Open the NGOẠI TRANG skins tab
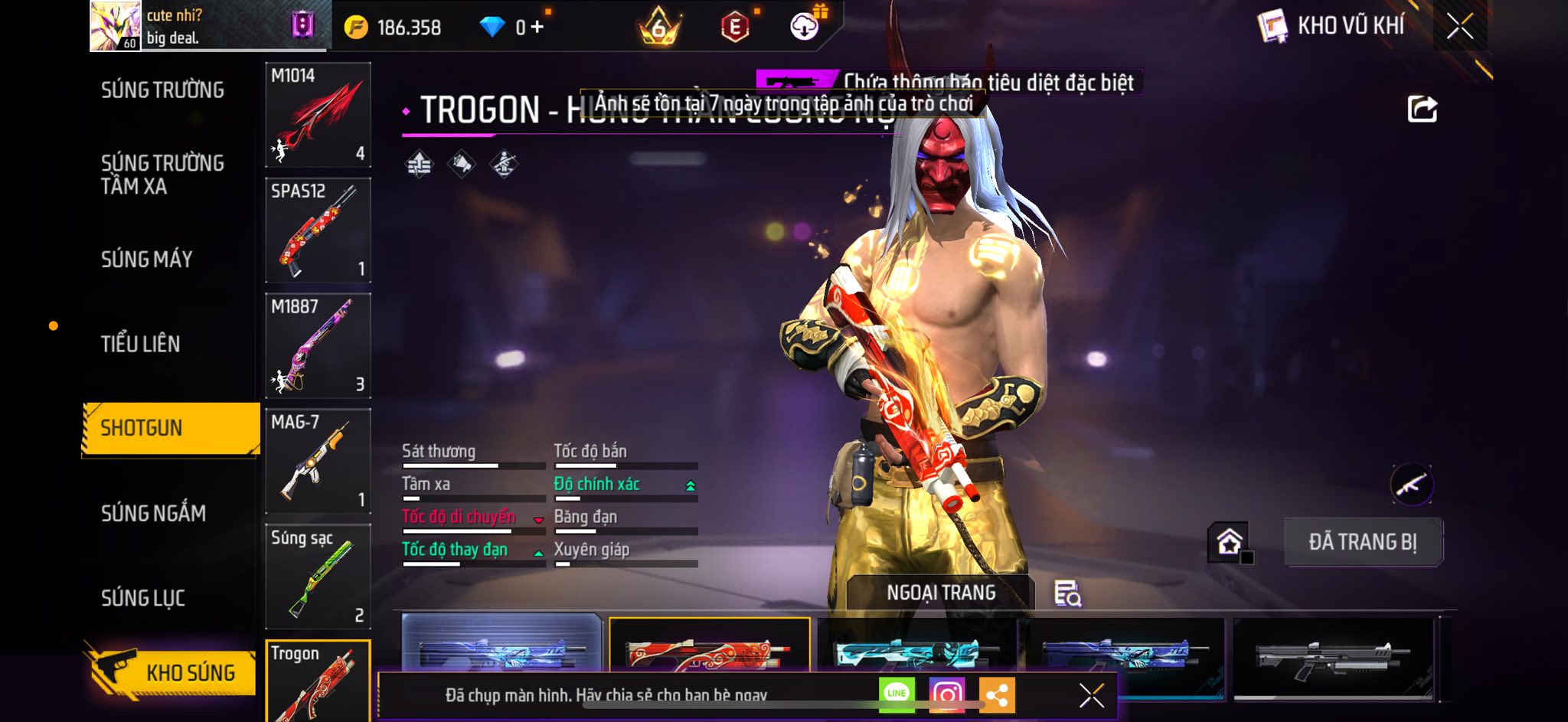Viewport: 1568px width, 722px height. (x=941, y=593)
